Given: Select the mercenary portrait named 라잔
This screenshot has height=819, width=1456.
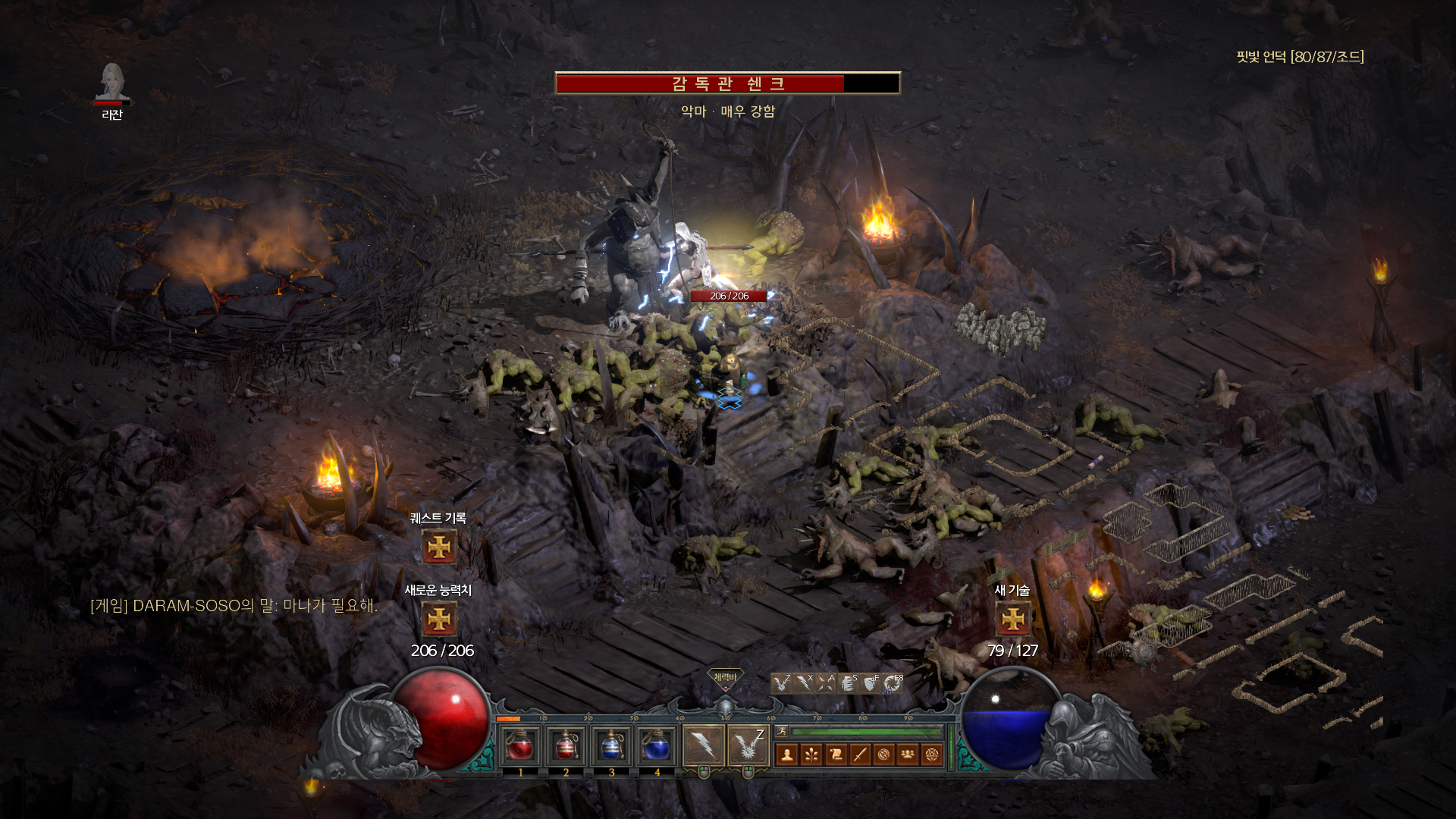Looking at the screenshot, I should [x=112, y=83].
